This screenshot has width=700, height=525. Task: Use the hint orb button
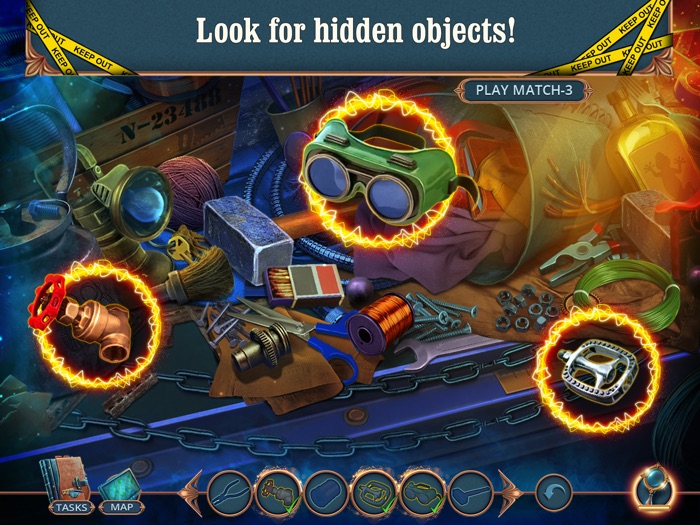(x=654, y=489)
